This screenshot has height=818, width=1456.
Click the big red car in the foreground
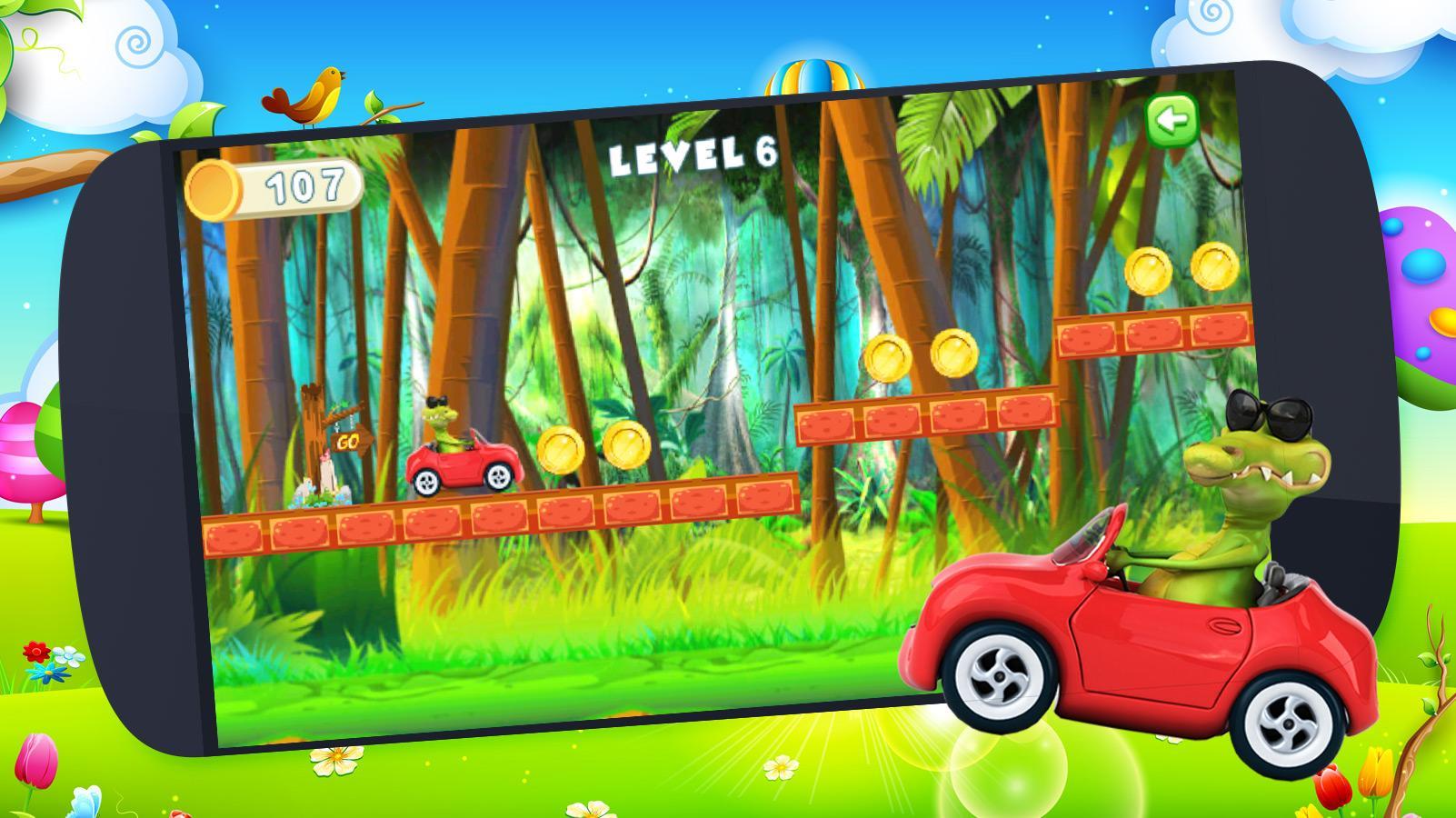click(x=1136, y=636)
